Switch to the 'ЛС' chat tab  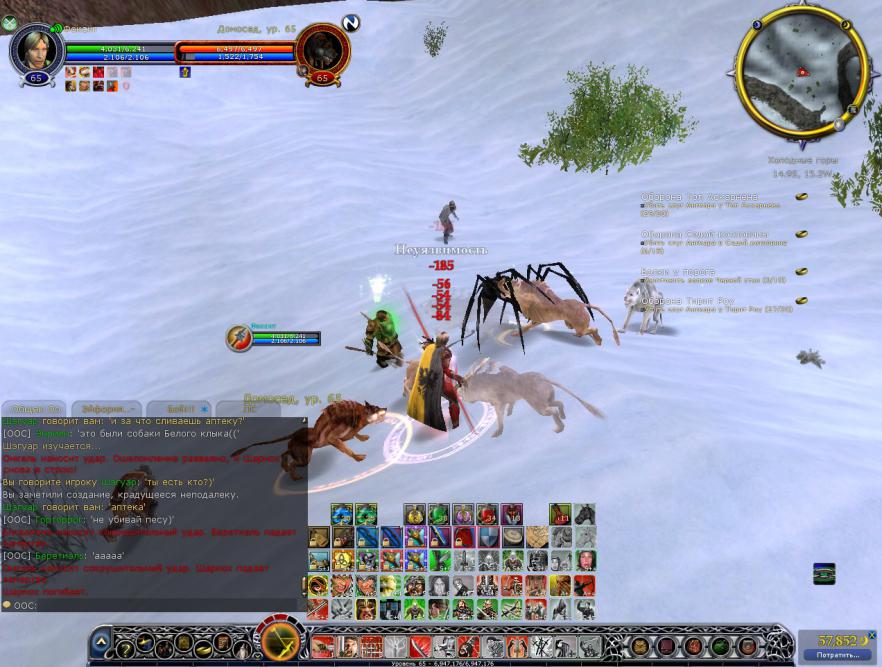(x=248, y=409)
